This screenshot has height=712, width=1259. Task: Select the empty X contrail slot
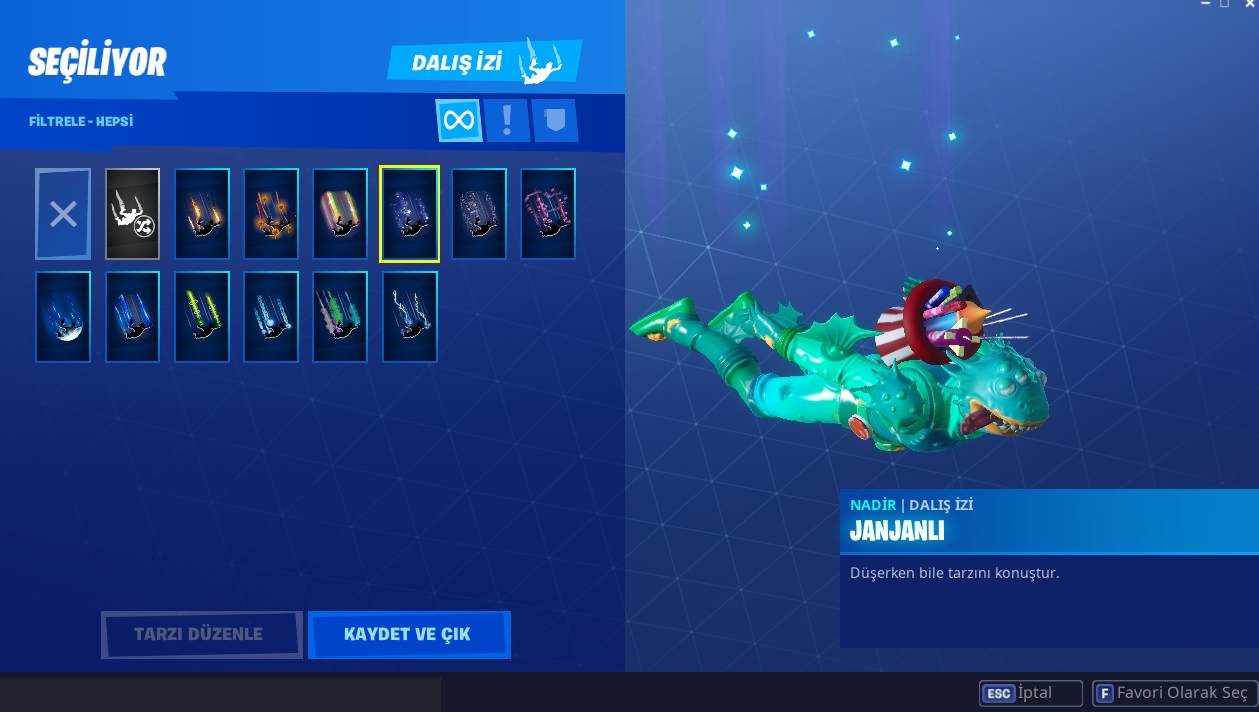[63, 214]
